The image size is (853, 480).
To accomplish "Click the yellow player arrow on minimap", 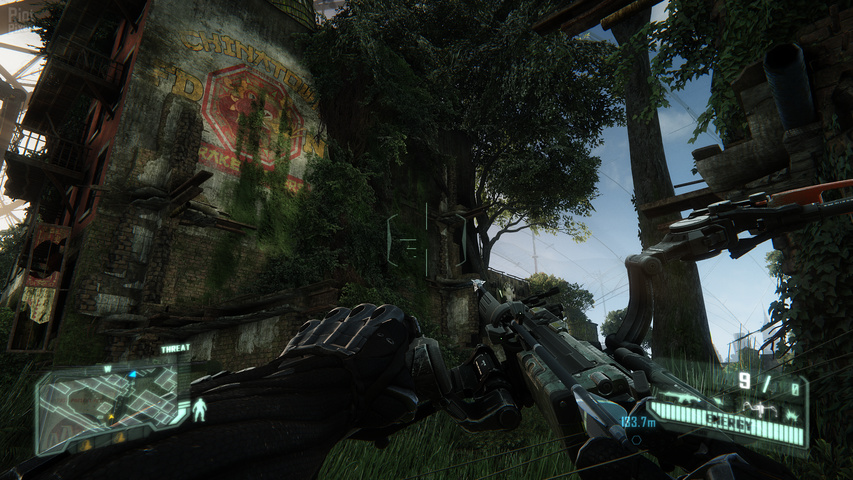I will pyautogui.click(x=112, y=417).
